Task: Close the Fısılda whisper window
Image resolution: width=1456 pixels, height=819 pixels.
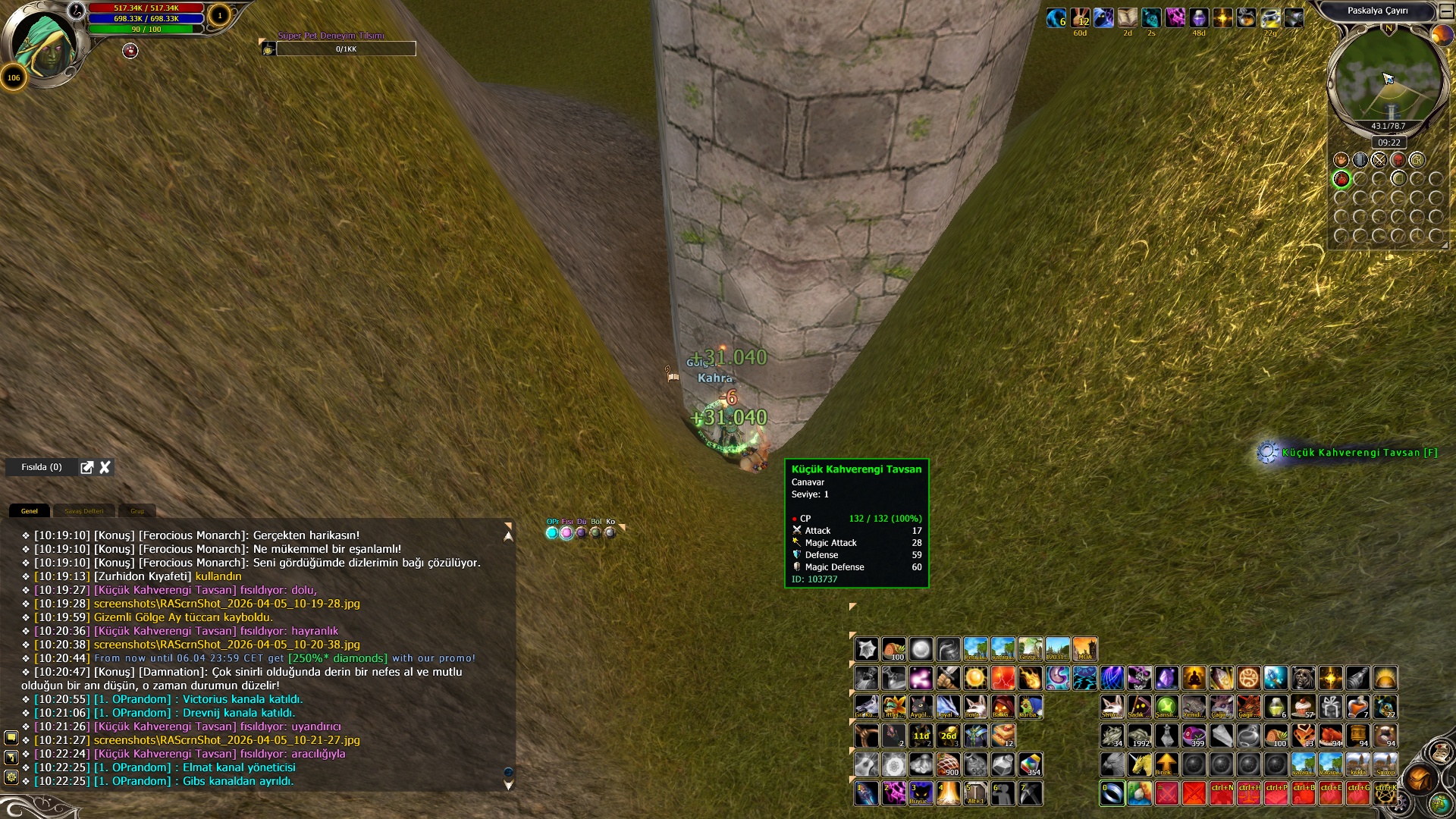Action: pos(105,467)
